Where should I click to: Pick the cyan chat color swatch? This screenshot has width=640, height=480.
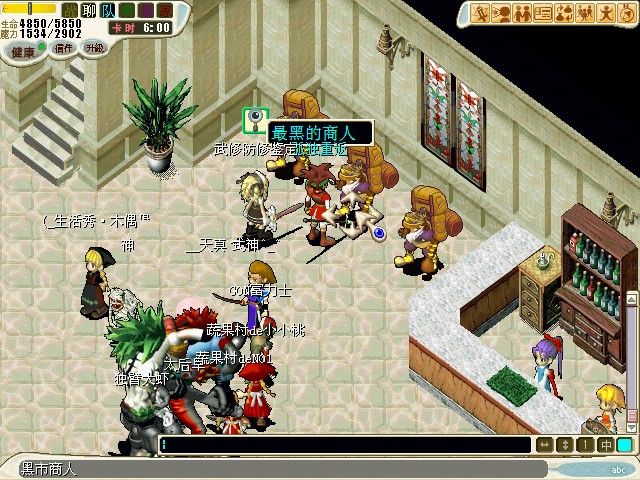point(625,445)
